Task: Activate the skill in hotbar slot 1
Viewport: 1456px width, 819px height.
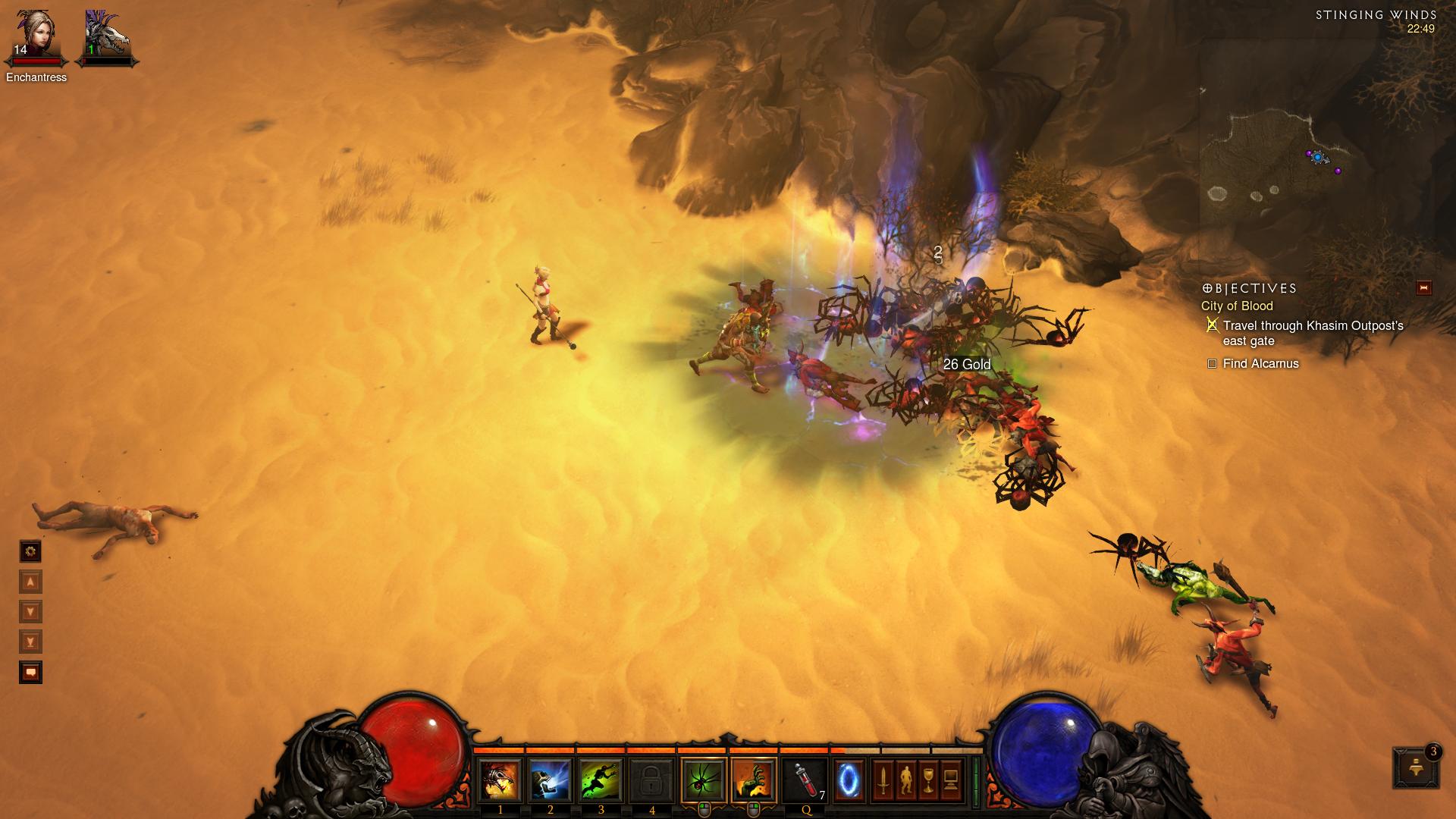Action: click(x=500, y=780)
